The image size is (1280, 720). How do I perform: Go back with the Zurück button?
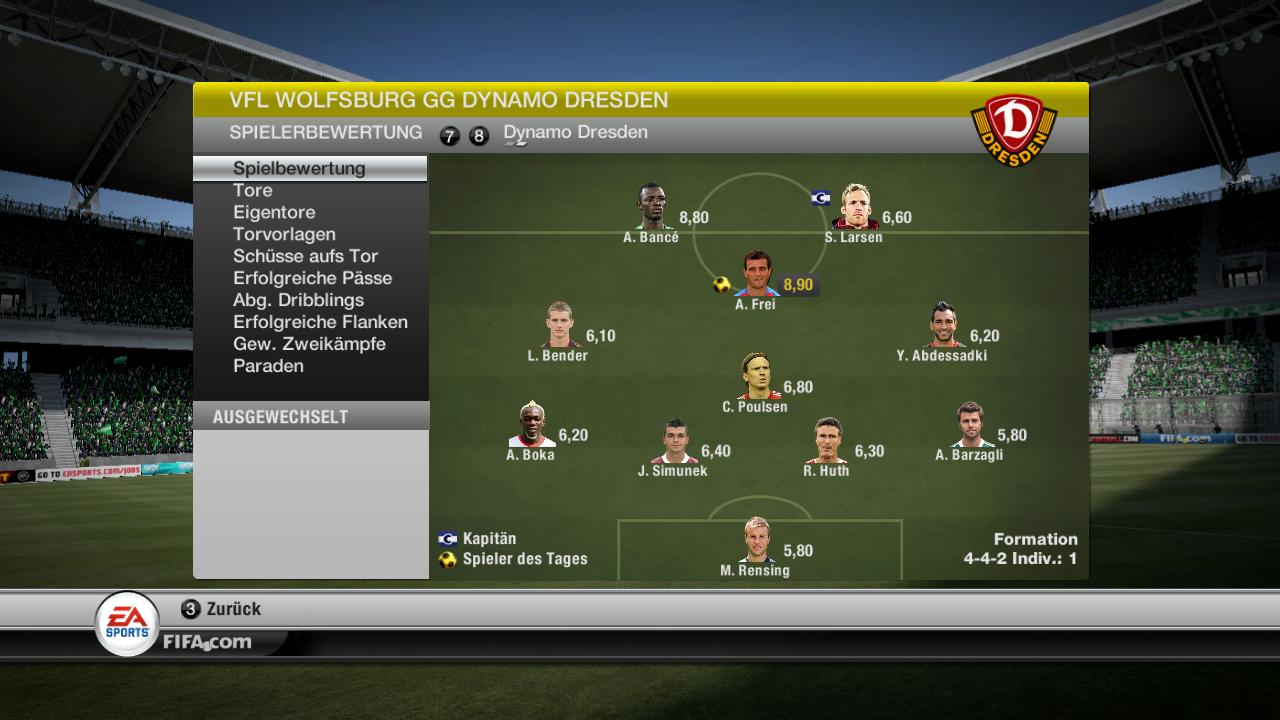222,609
